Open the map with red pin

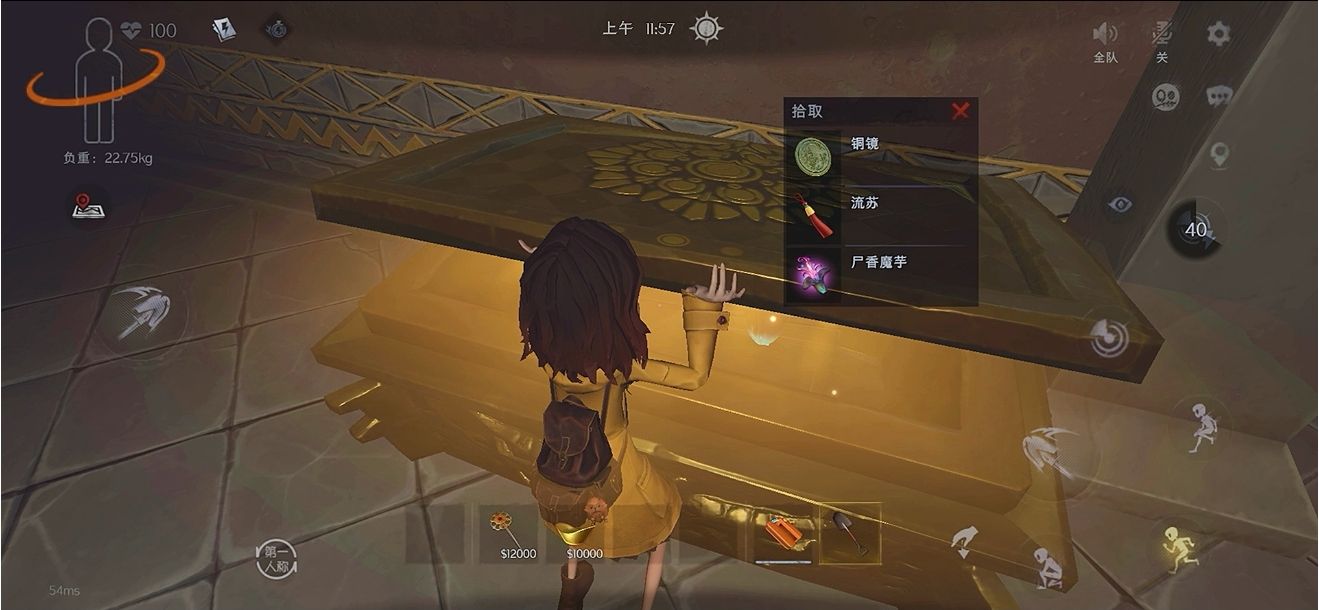point(89,206)
